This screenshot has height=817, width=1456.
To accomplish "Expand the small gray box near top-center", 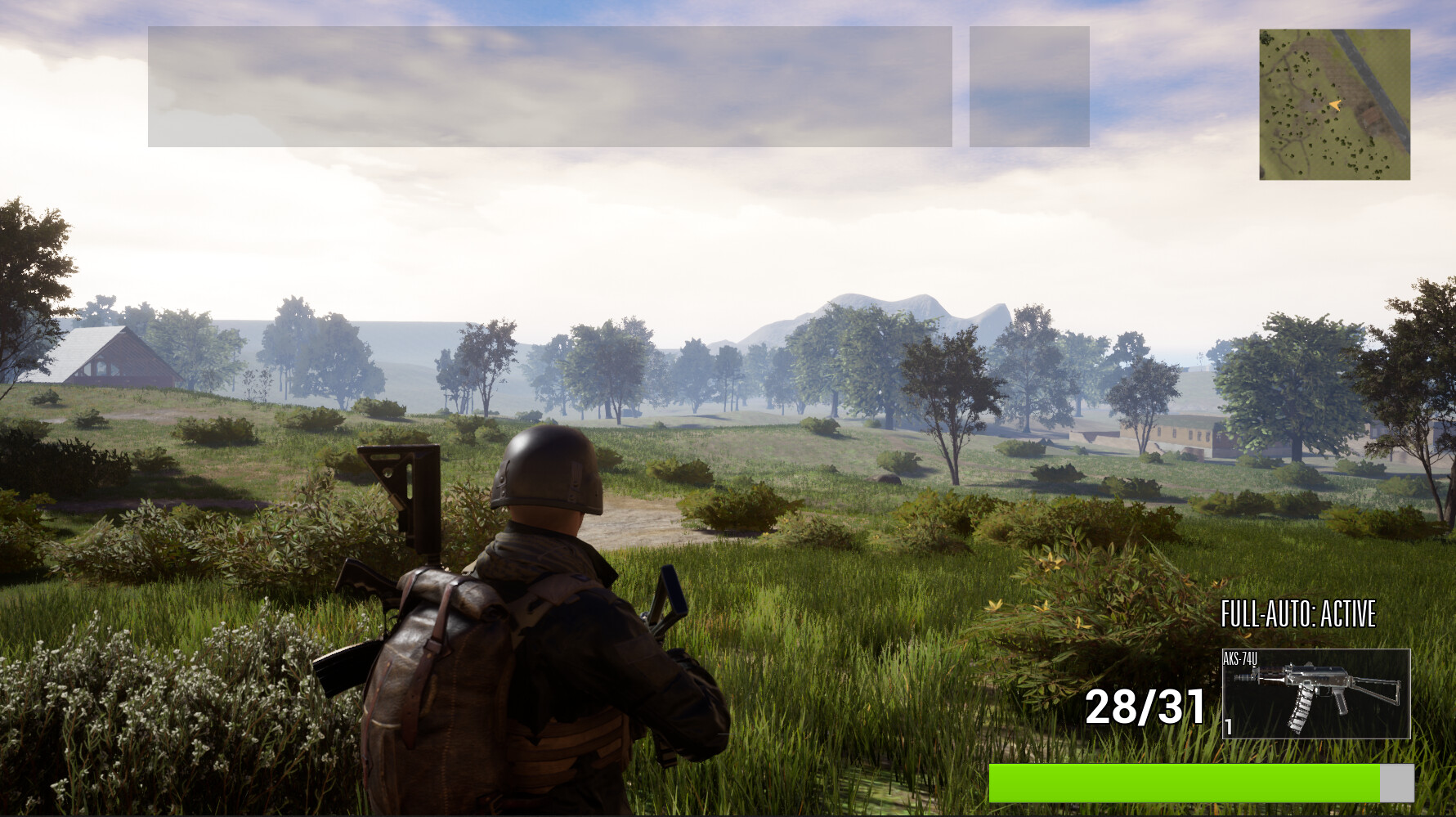I will pyautogui.click(x=1028, y=87).
